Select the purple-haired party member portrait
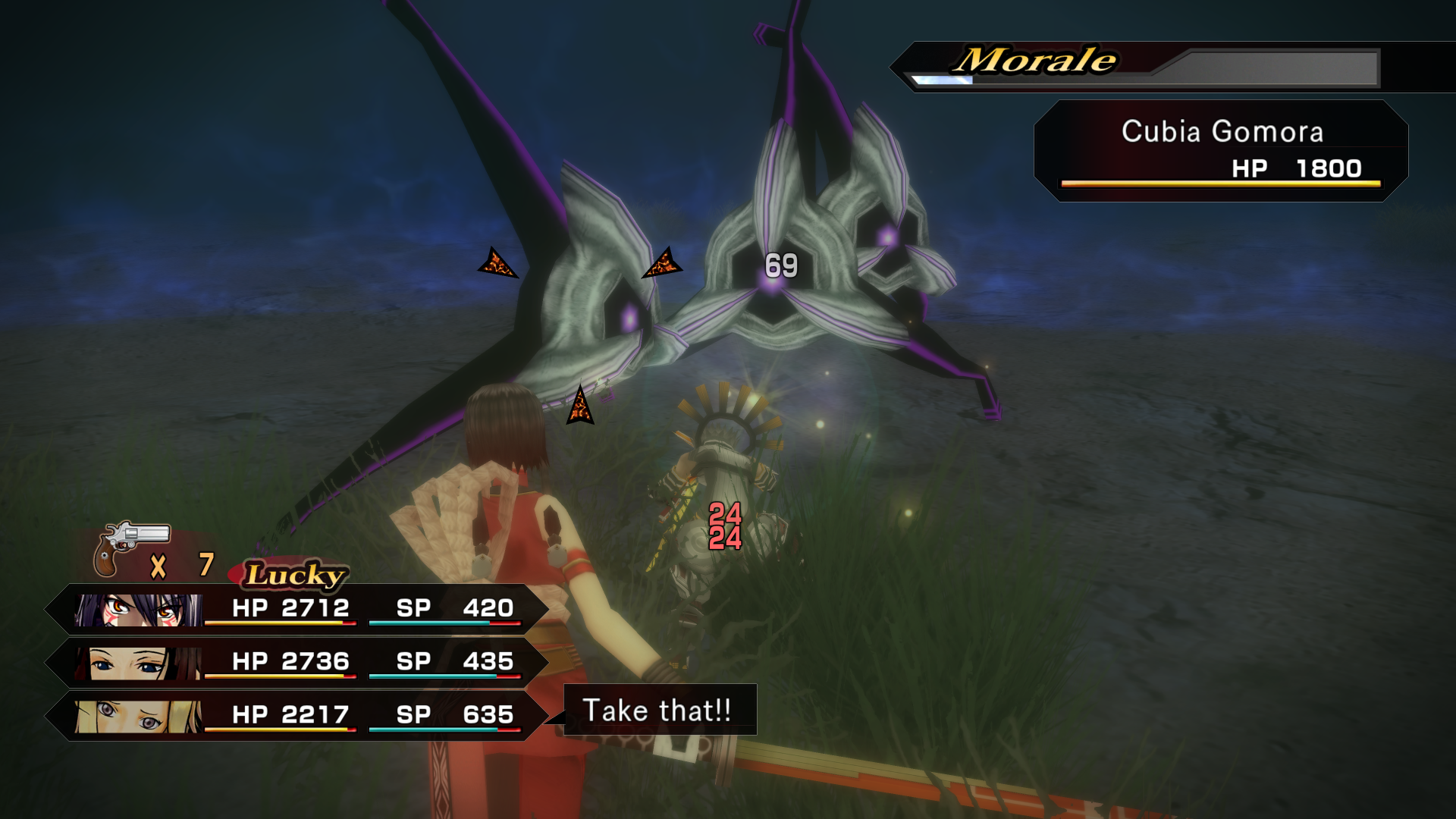The image size is (1456, 819). coord(138,609)
